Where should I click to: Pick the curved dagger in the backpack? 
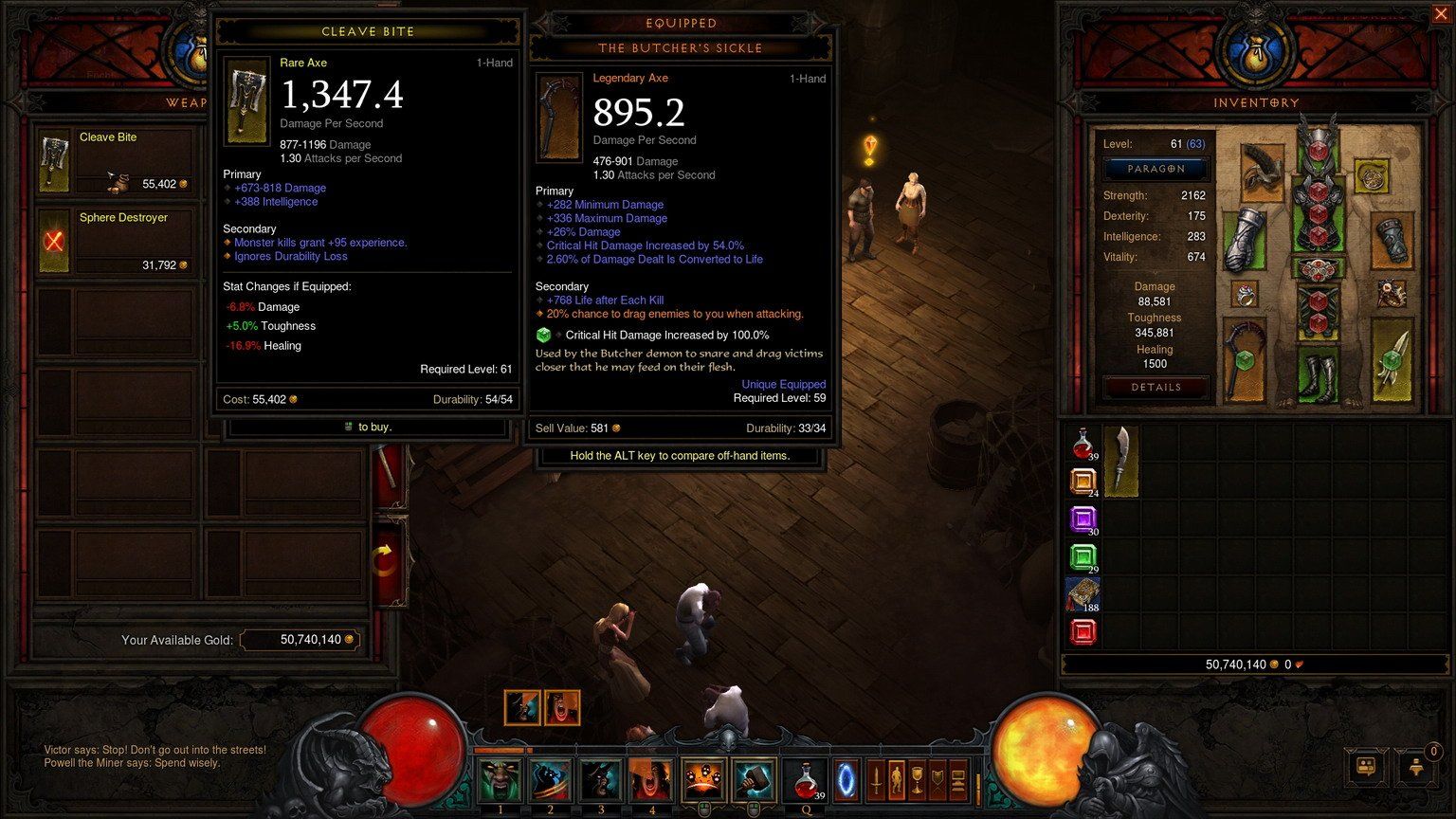[x=1120, y=461]
